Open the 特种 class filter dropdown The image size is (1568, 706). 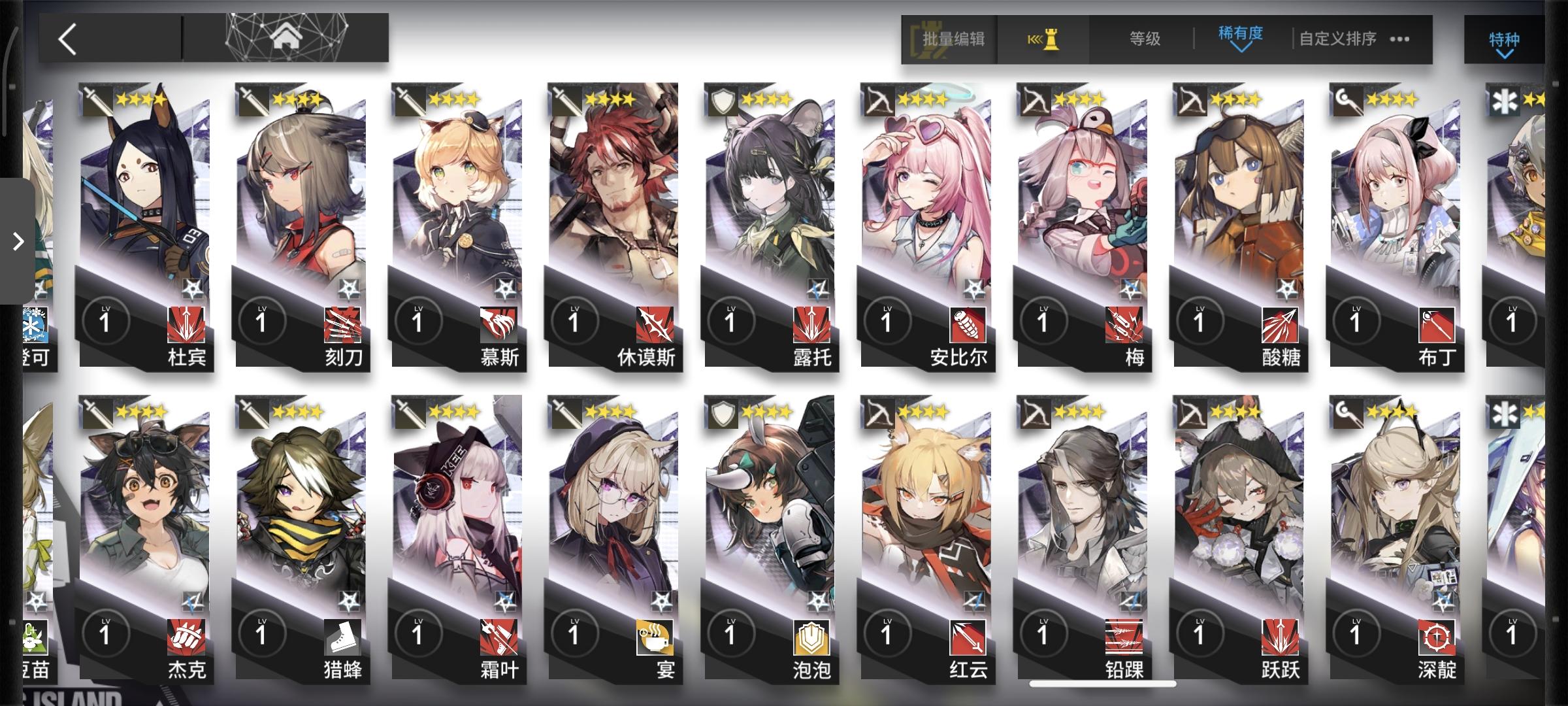tap(1503, 39)
